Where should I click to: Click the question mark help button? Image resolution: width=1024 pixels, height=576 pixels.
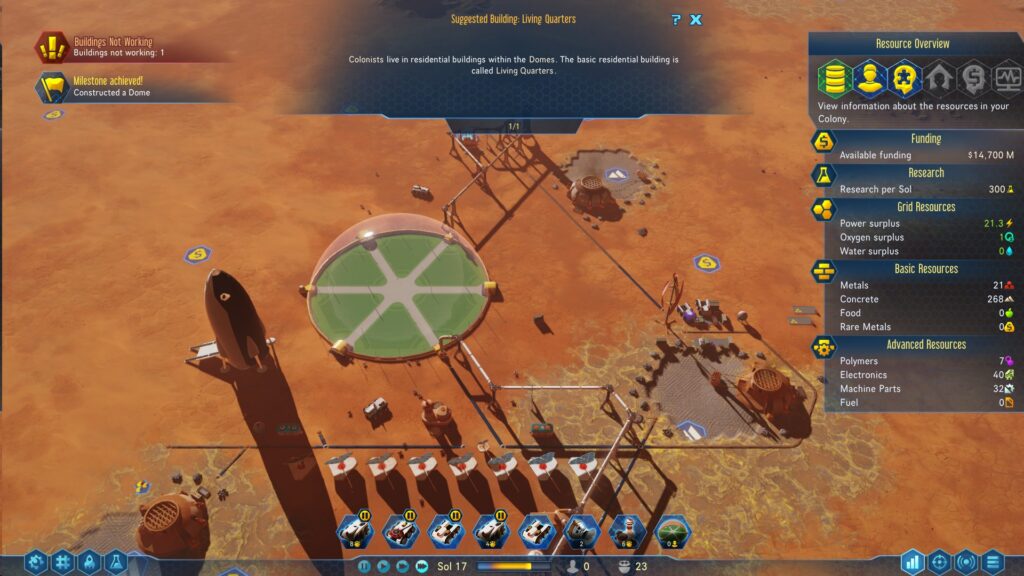[x=677, y=19]
